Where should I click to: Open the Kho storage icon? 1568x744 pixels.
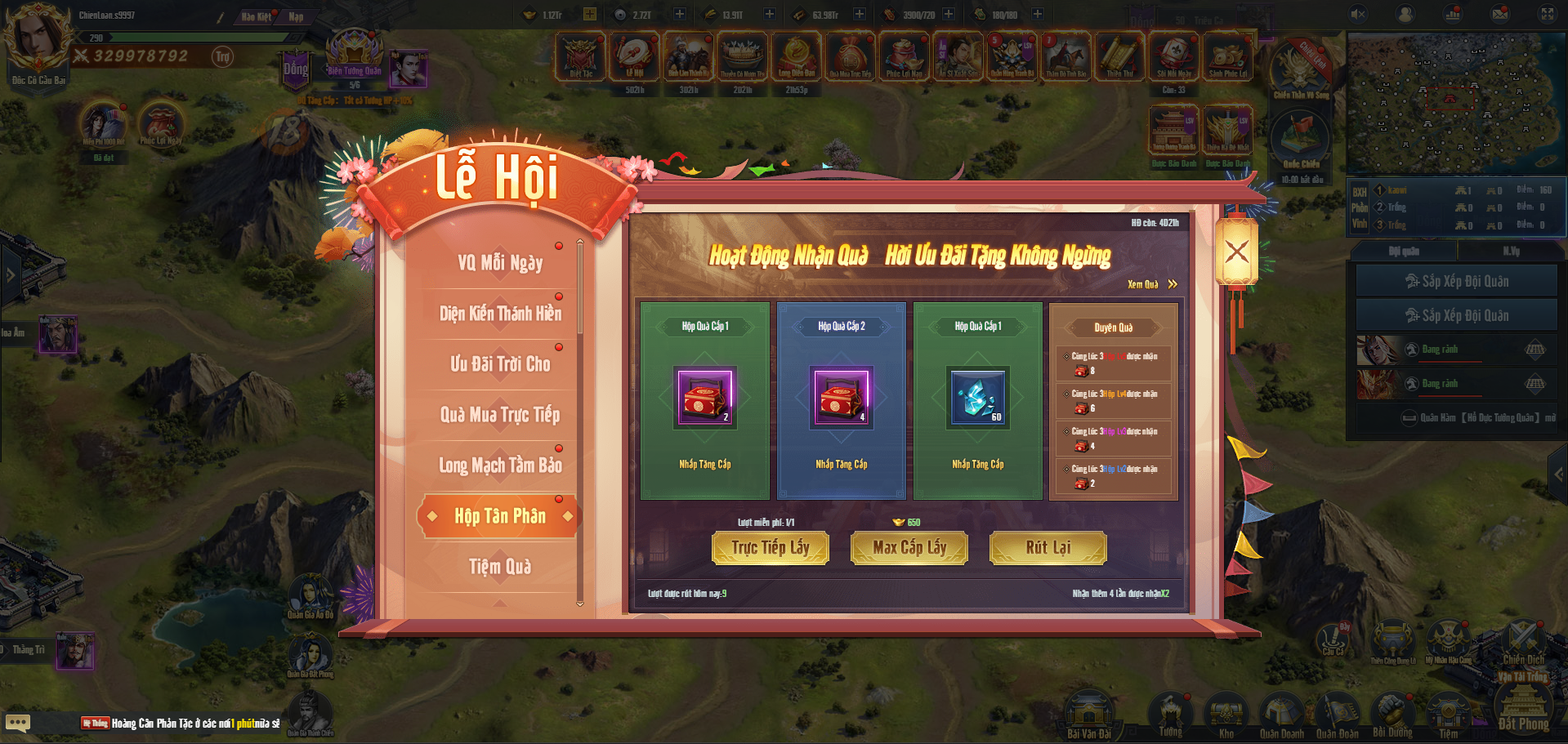click(1226, 715)
